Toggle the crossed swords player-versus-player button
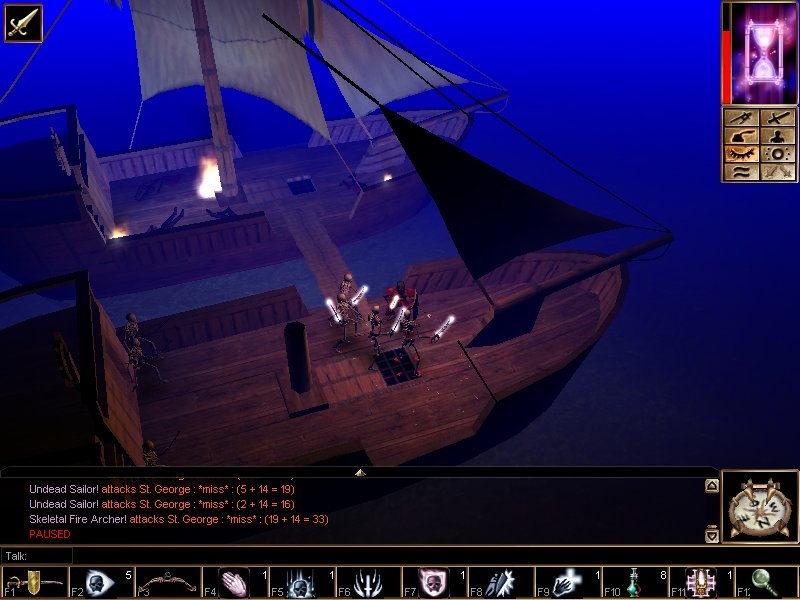 coord(777,173)
